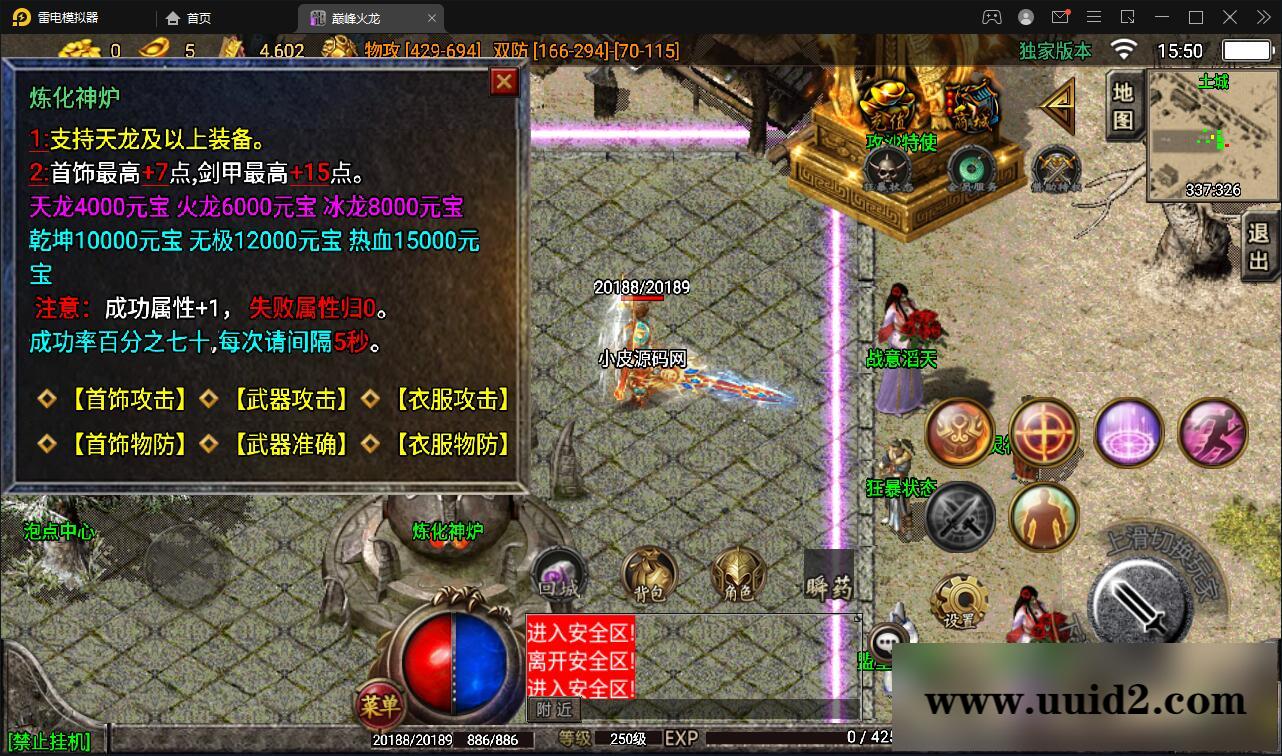1282x756 pixels.
Task: Open the emulator hamburger menu
Action: coord(1094,17)
